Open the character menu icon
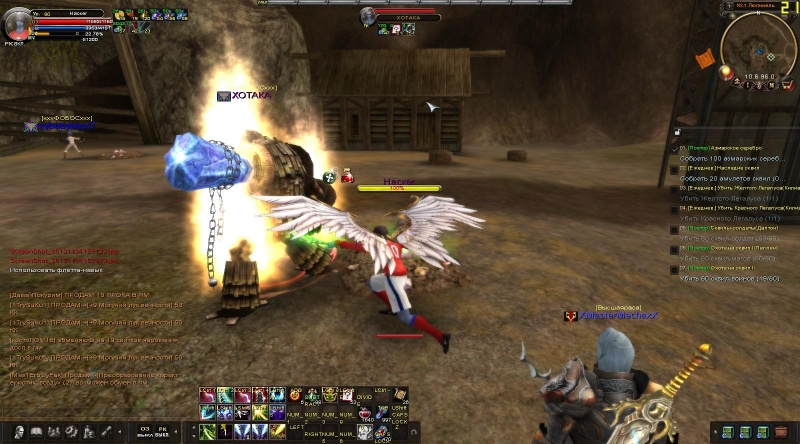 click(17, 431)
